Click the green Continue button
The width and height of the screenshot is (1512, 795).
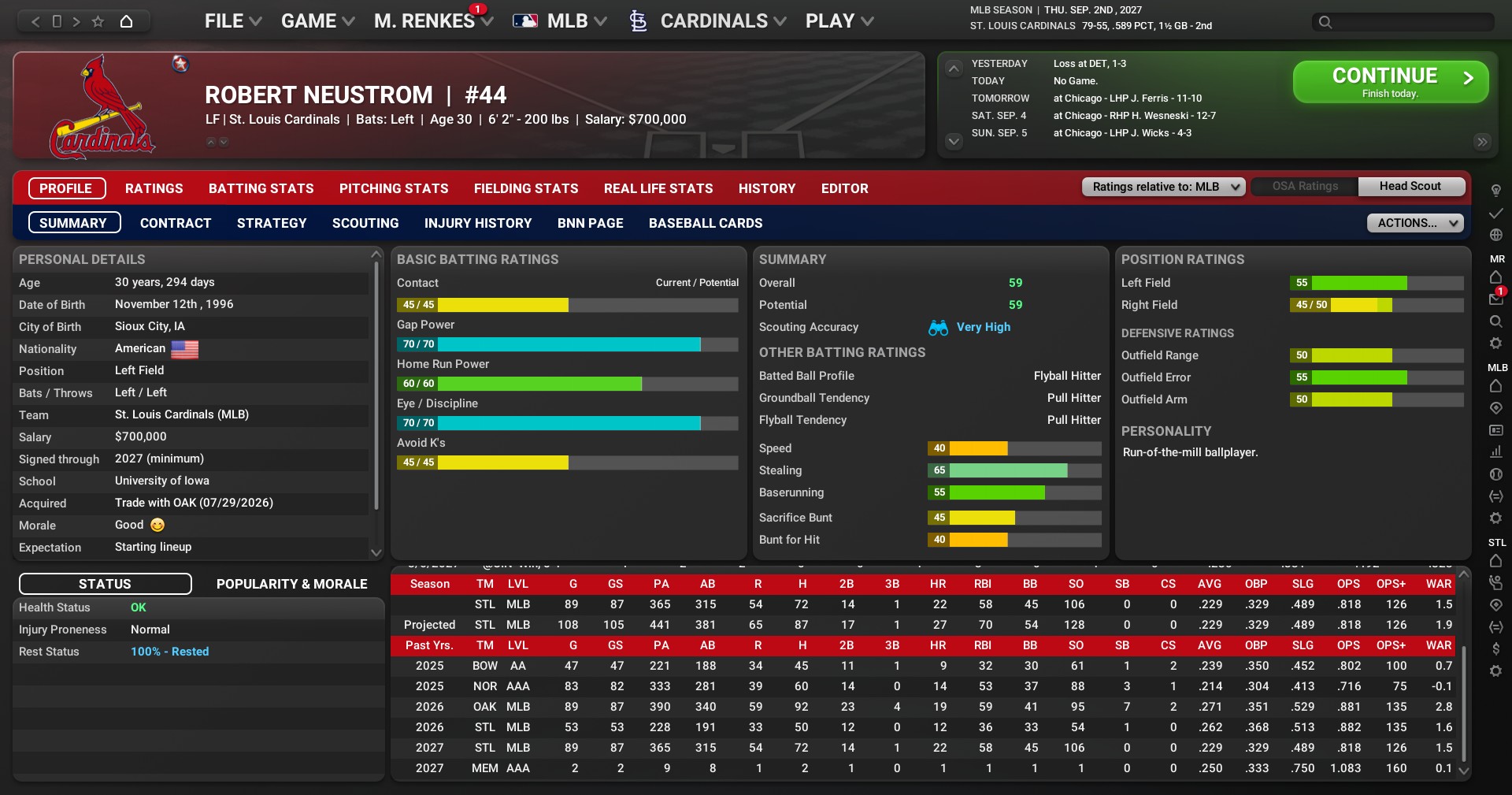coord(1390,82)
